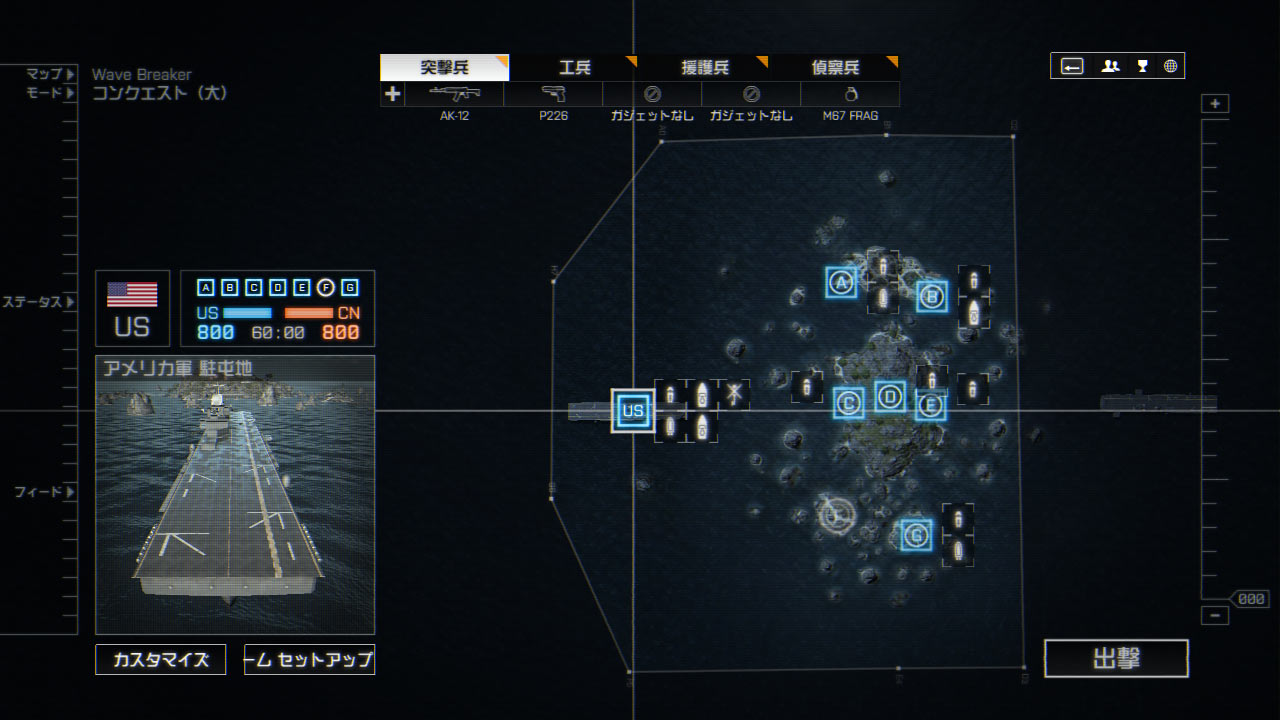Select the 突撃兵 assault class tab
1280x720 pixels.
coord(444,68)
